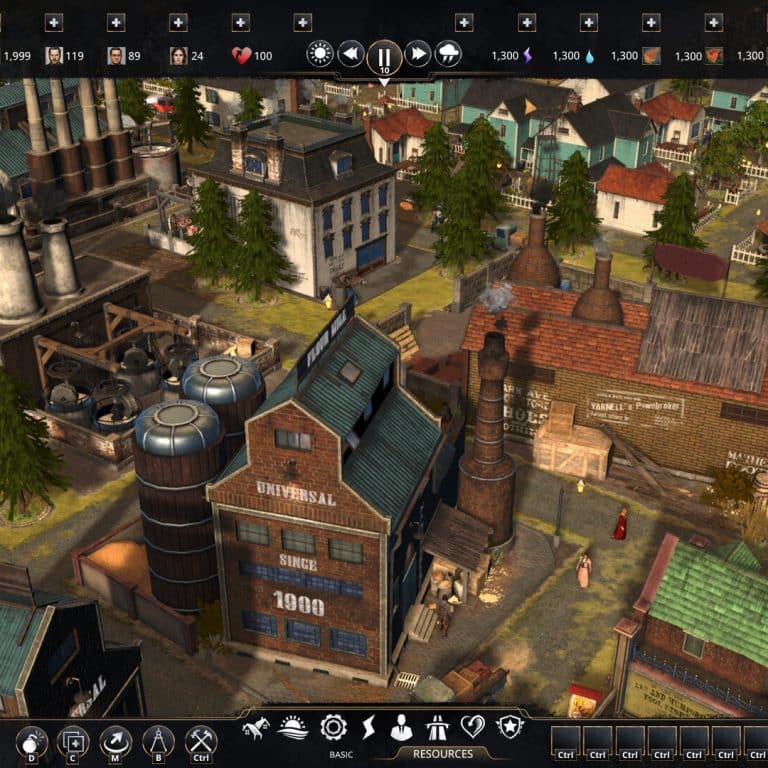Select the crossed hammers tool
The height and width of the screenshot is (768, 768).
tap(201, 742)
